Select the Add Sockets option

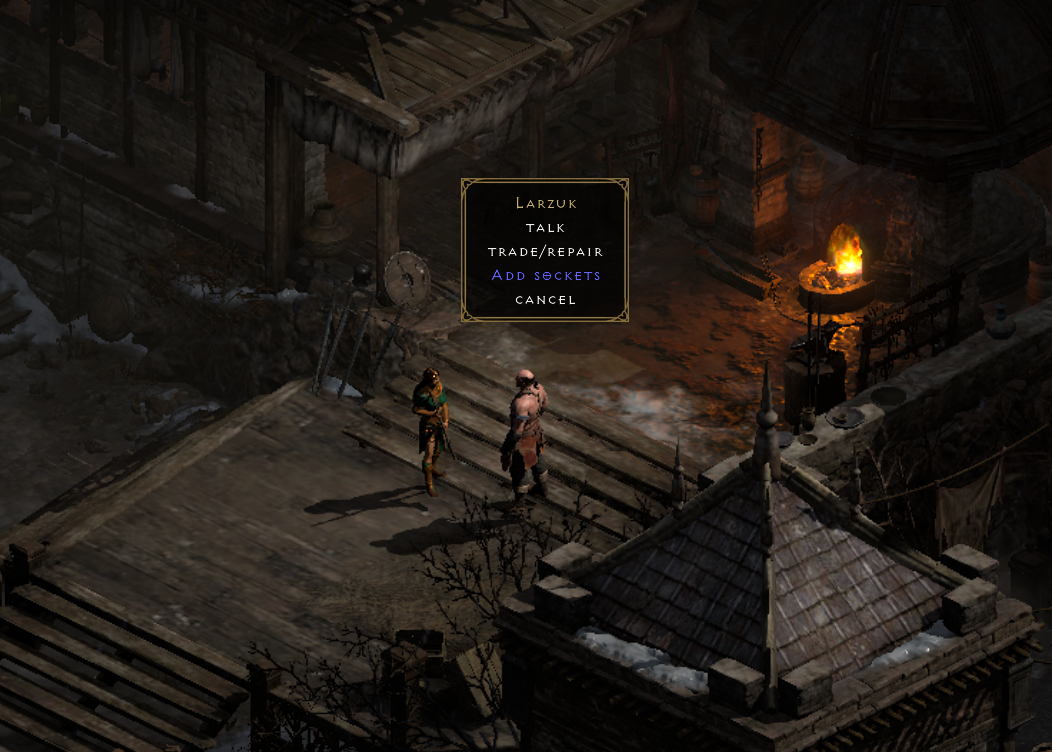pyautogui.click(x=545, y=275)
